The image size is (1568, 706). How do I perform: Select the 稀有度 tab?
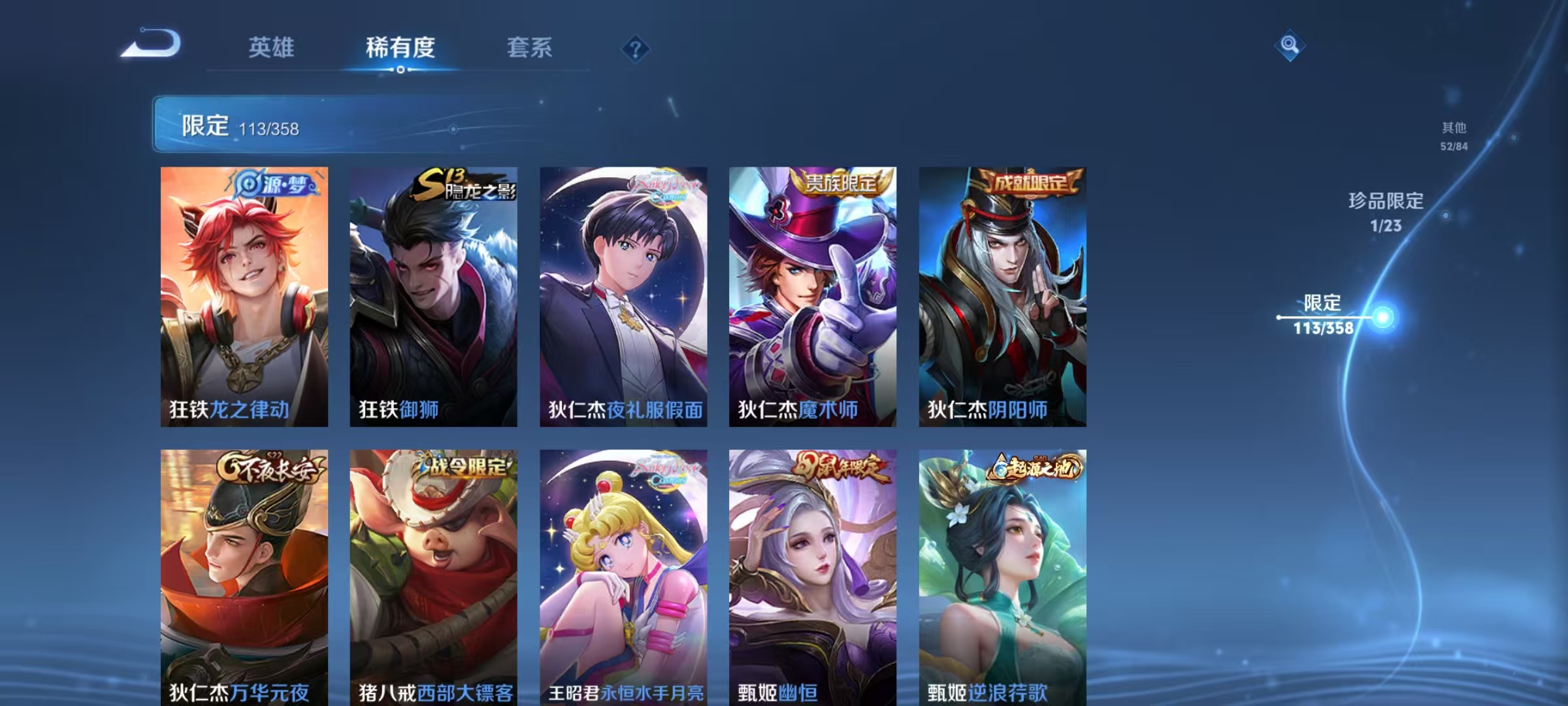[x=400, y=48]
